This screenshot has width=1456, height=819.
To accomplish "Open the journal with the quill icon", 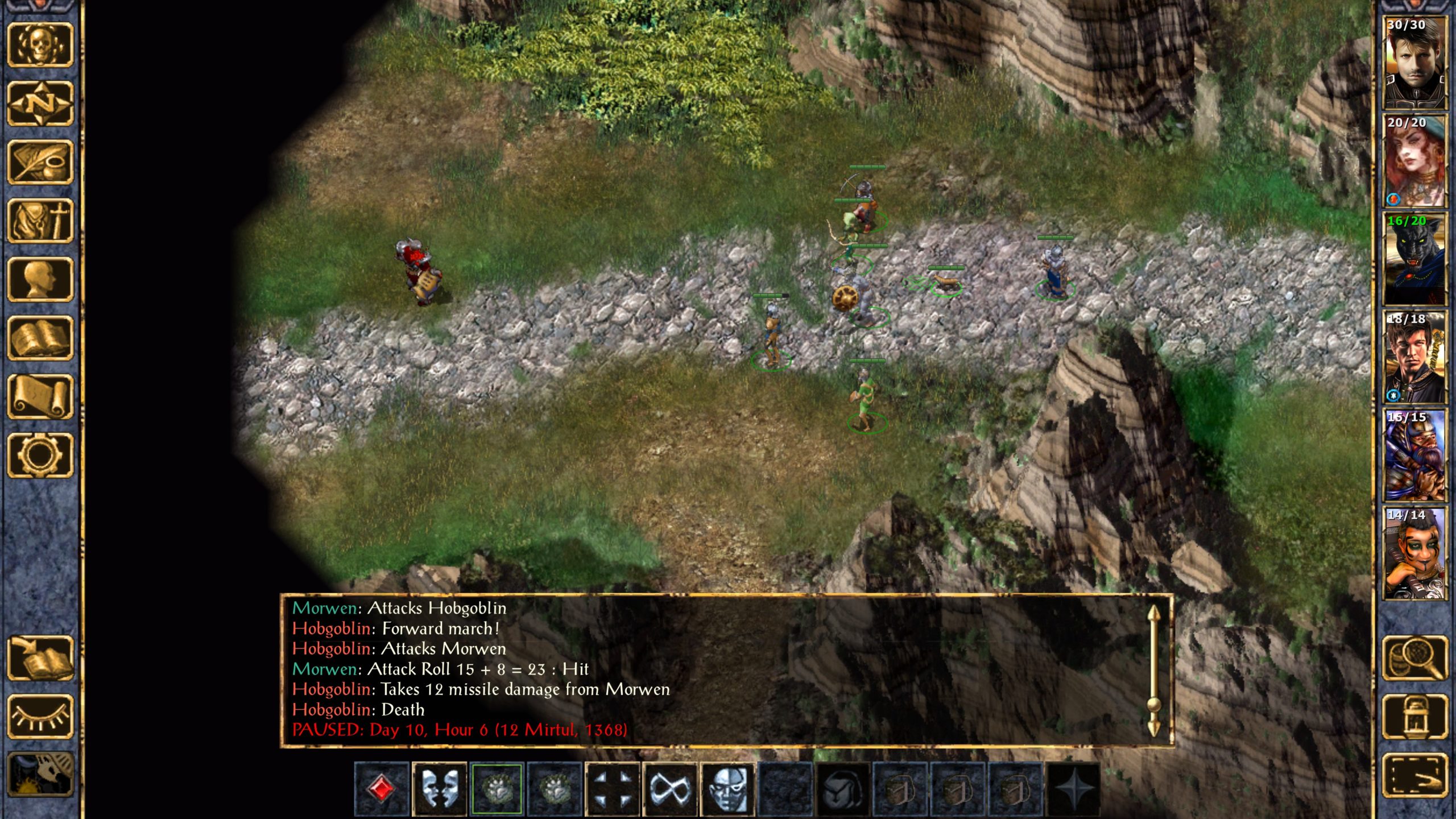I will coord(40,163).
